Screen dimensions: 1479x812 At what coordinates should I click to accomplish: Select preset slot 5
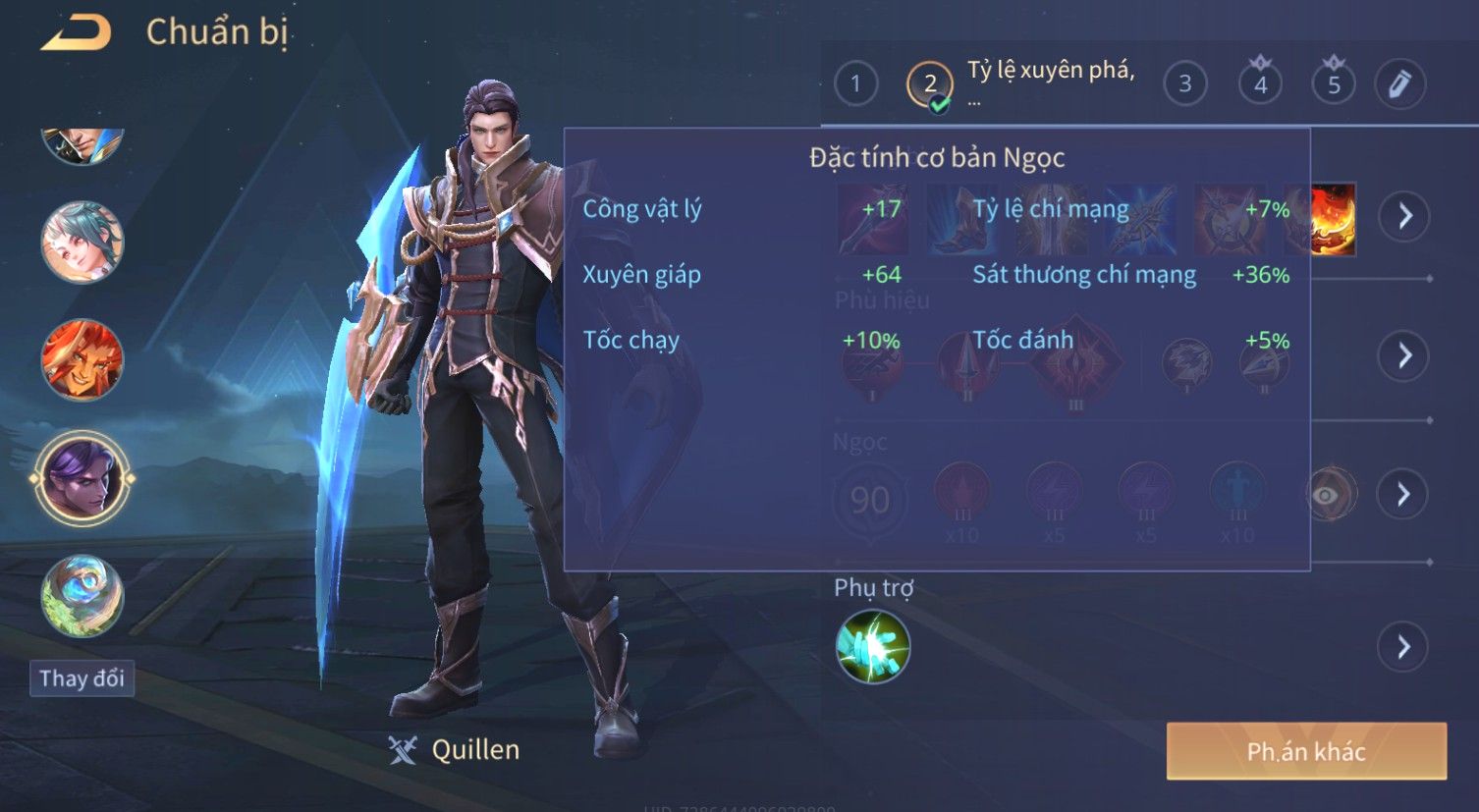click(x=1333, y=83)
